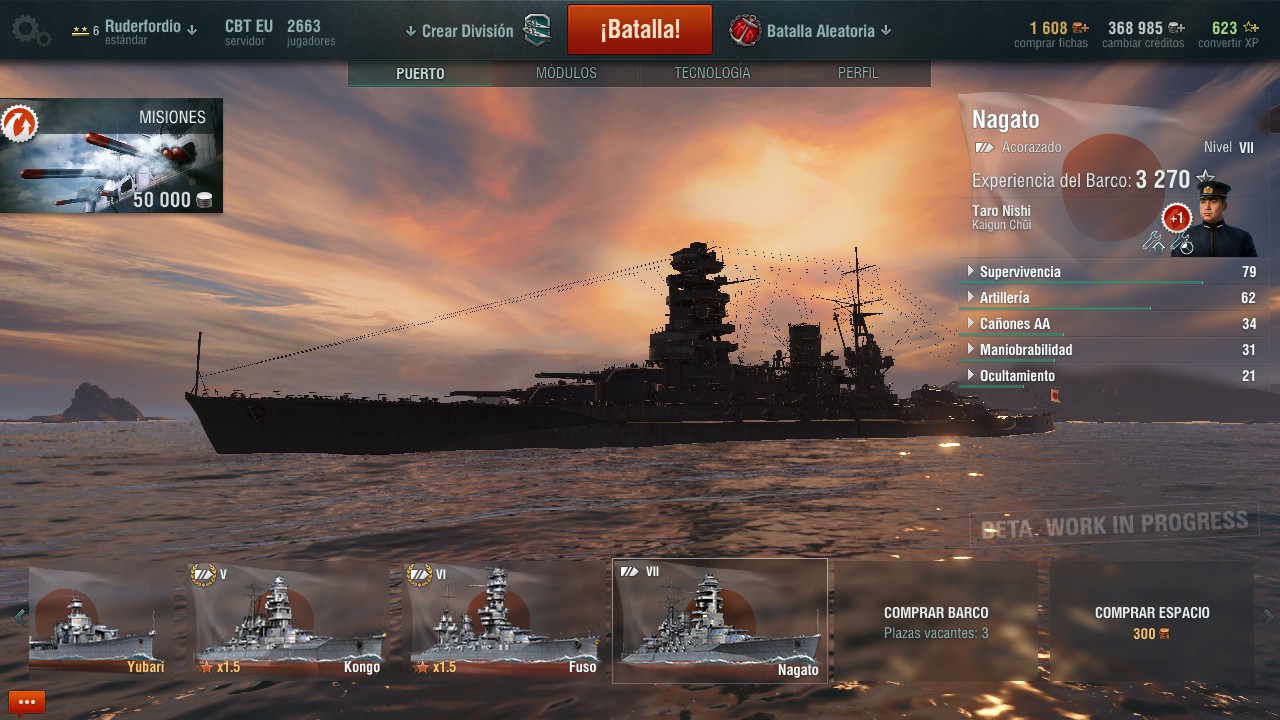
Task: Open the Batalla Aleatoria battle type dropdown
Action: pyautogui.click(x=820, y=31)
